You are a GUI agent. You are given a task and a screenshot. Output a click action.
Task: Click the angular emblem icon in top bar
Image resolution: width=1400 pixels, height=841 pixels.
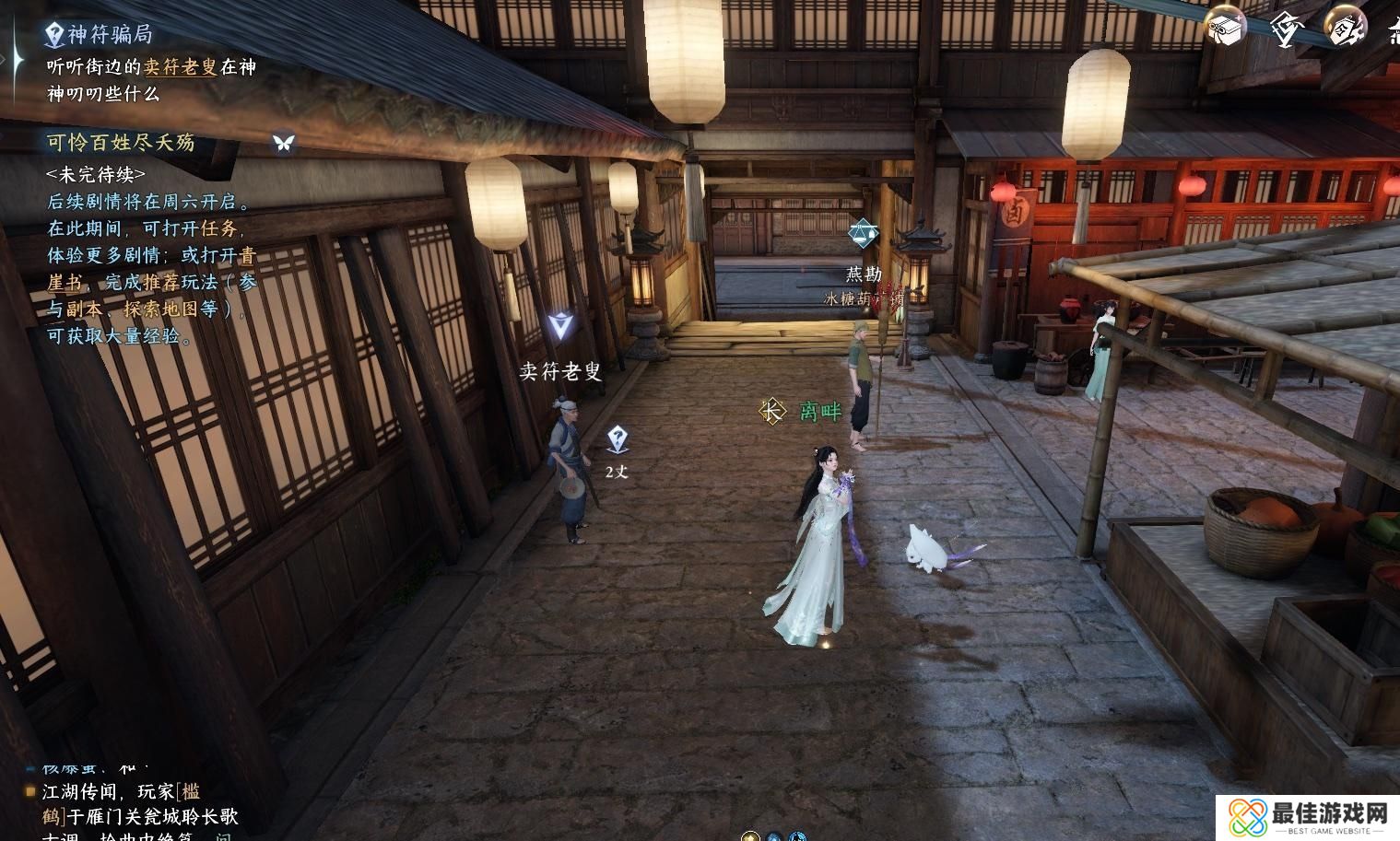(x=1285, y=28)
